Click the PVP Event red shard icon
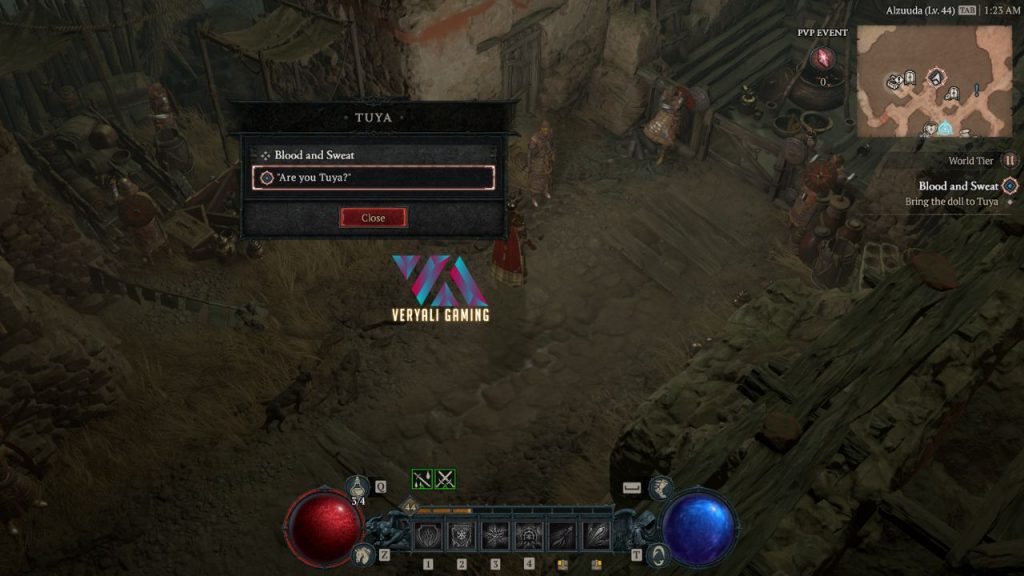This screenshot has height=576, width=1024. (x=824, y=60)
